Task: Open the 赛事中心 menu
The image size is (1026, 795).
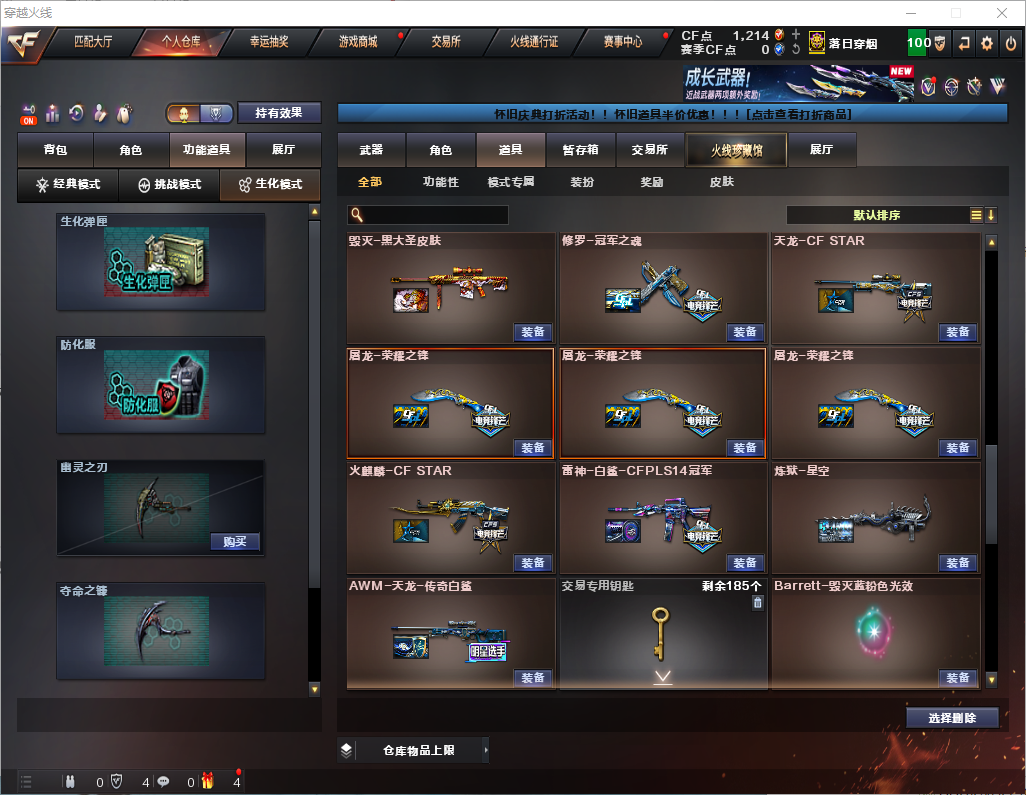Action: click(623, 42)
